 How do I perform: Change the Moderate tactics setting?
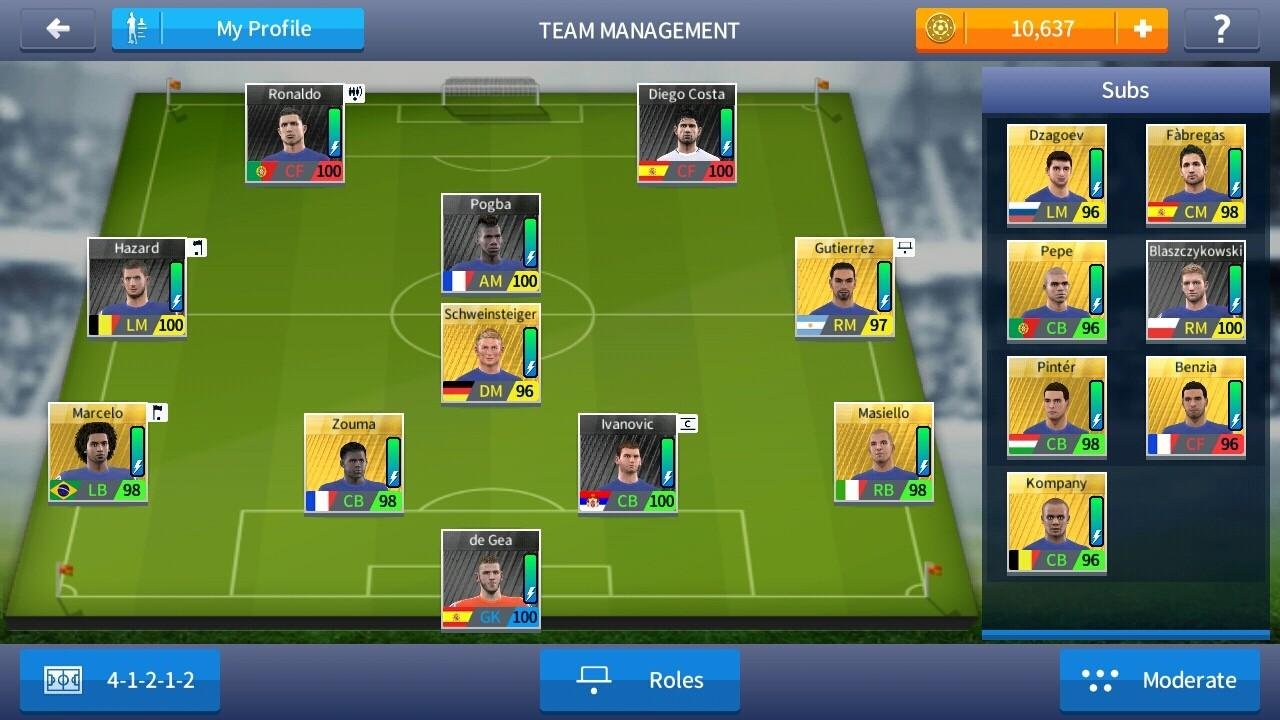point(1160,680)
